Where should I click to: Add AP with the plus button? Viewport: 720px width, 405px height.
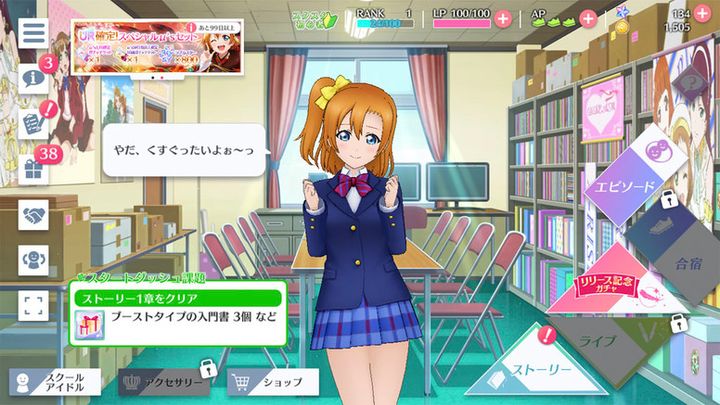588,19
